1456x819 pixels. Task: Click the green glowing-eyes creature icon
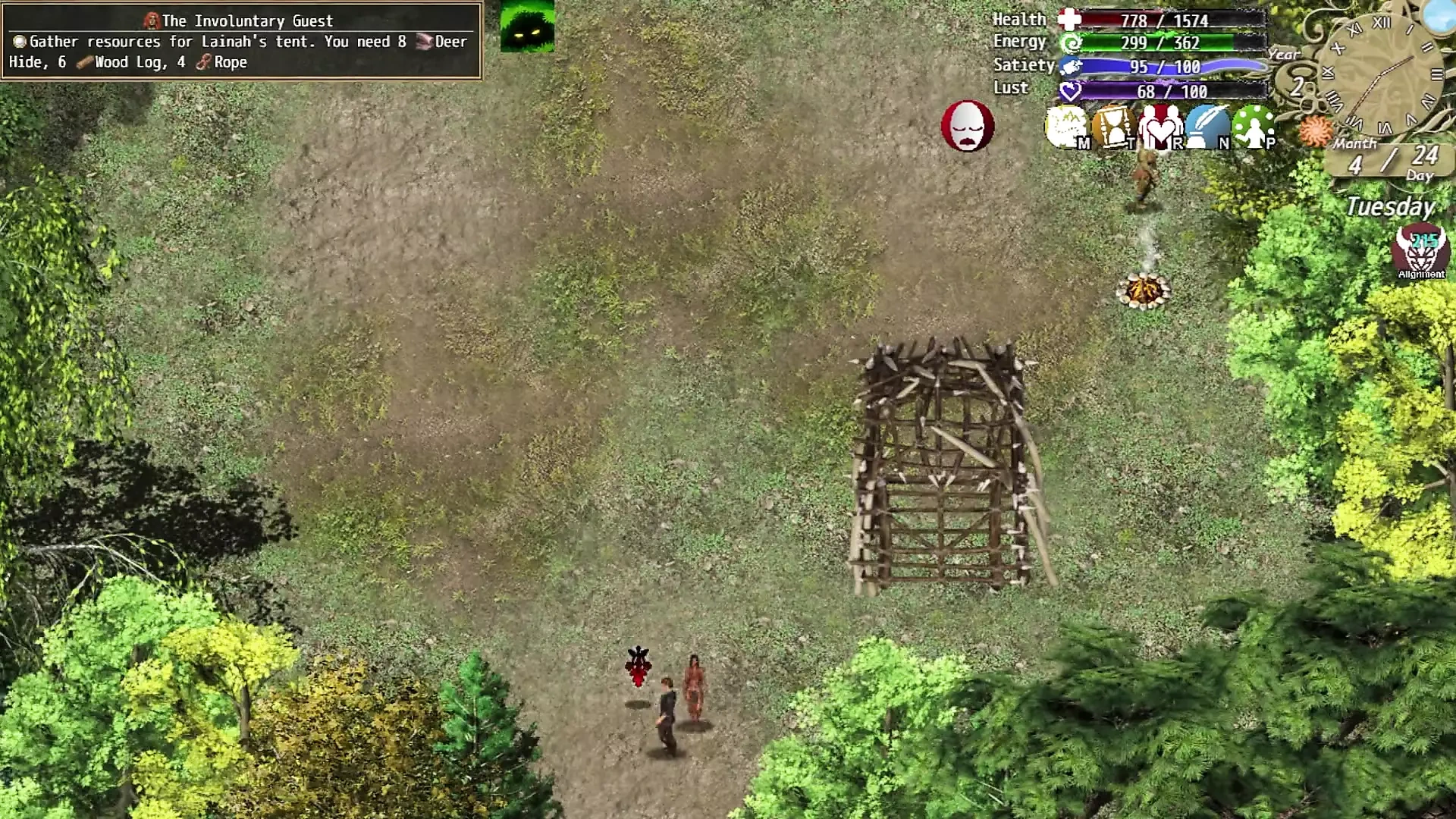(527, 27)
